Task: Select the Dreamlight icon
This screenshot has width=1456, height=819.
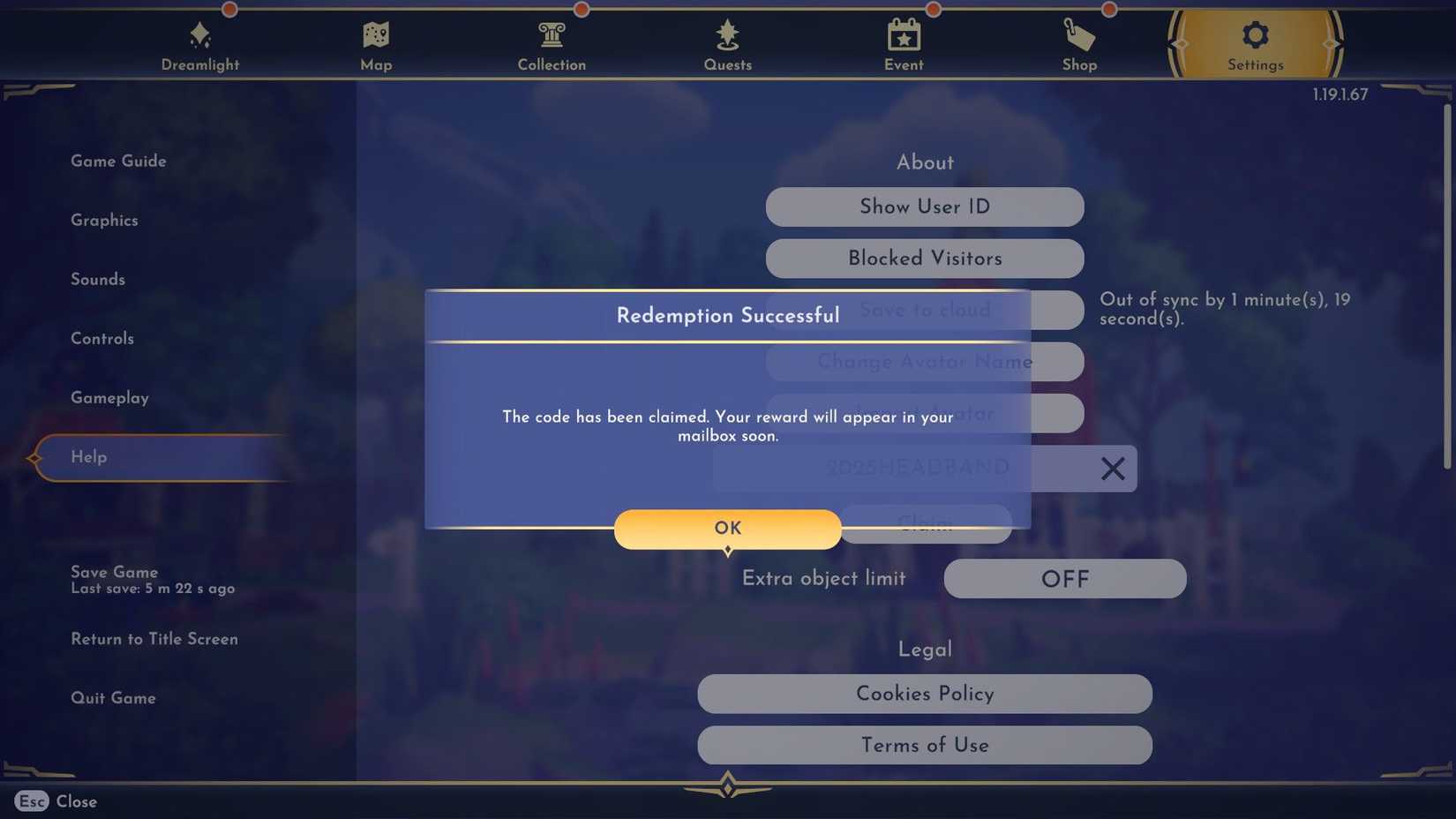Action: click(199, 37)
